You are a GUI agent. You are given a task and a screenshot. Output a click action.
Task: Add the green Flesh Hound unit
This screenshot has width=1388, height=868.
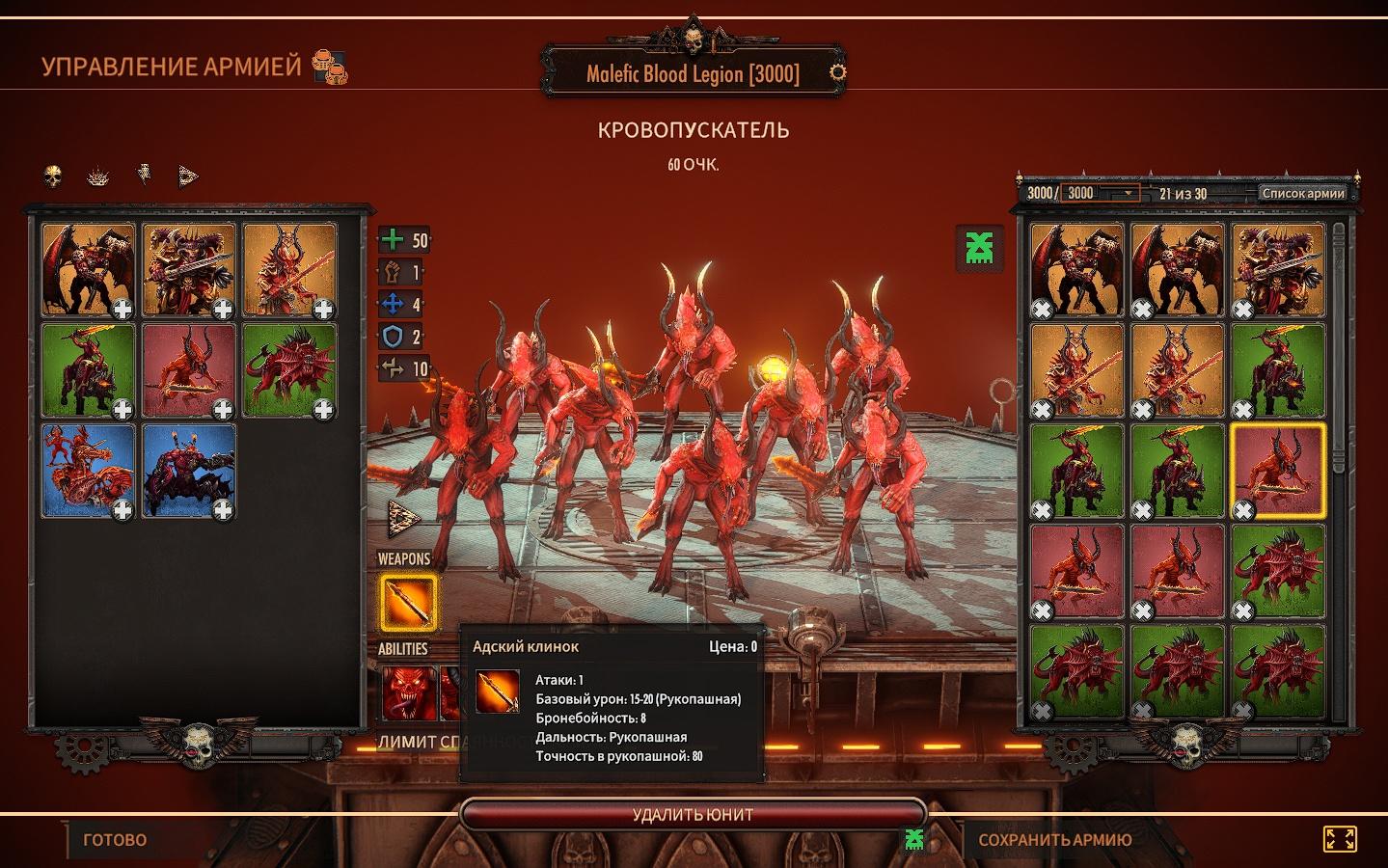pos(290,369)
